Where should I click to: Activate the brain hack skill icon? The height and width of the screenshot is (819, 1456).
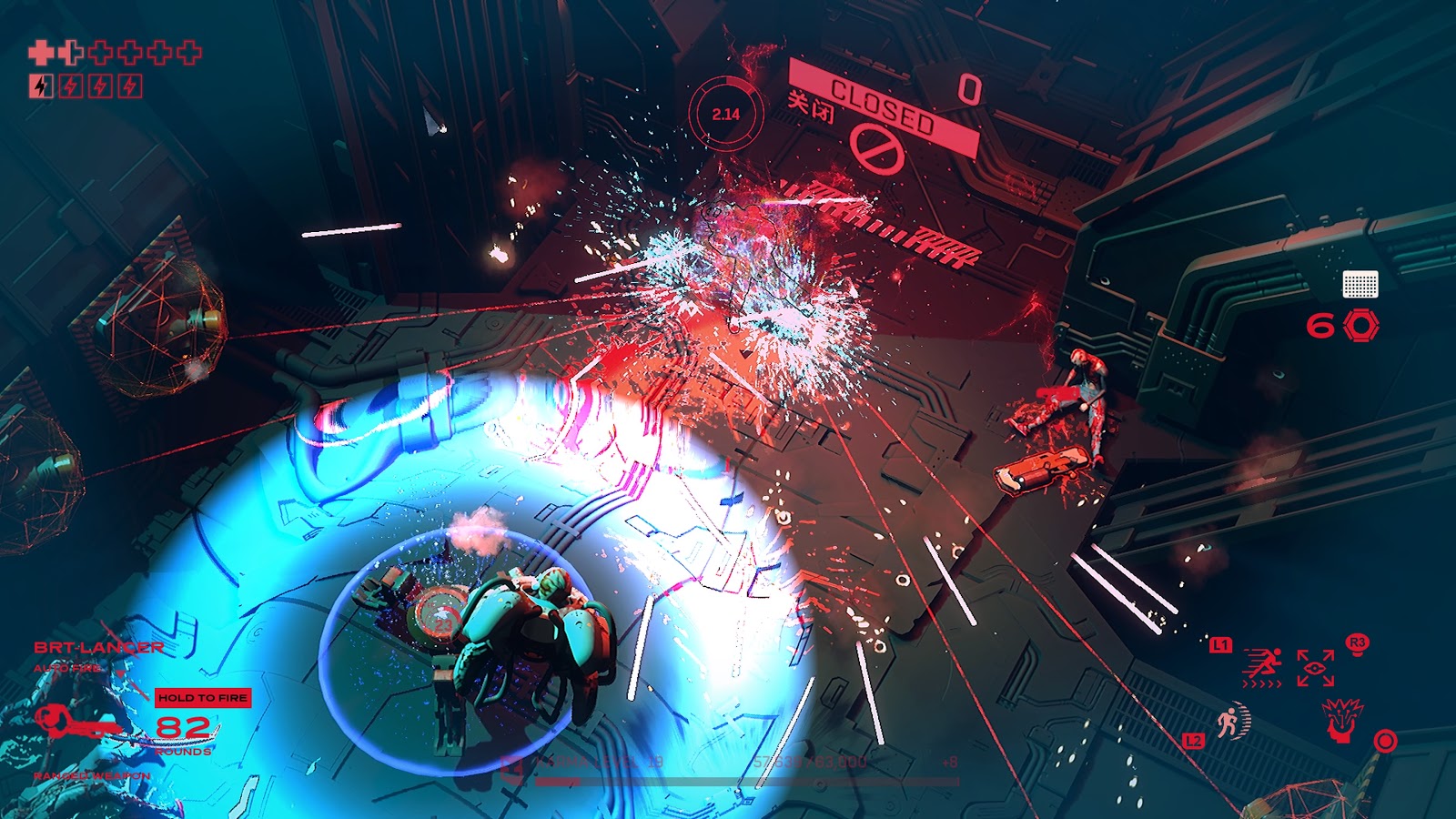[x=1343, y=720]
